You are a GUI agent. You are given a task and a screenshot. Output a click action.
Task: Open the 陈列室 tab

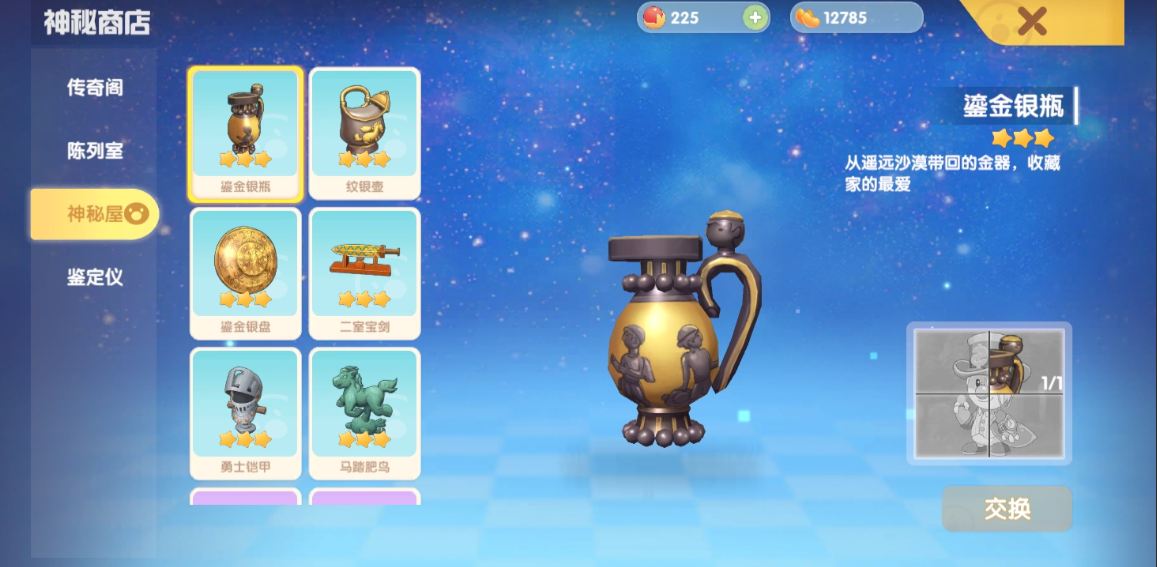pos(95,151)
